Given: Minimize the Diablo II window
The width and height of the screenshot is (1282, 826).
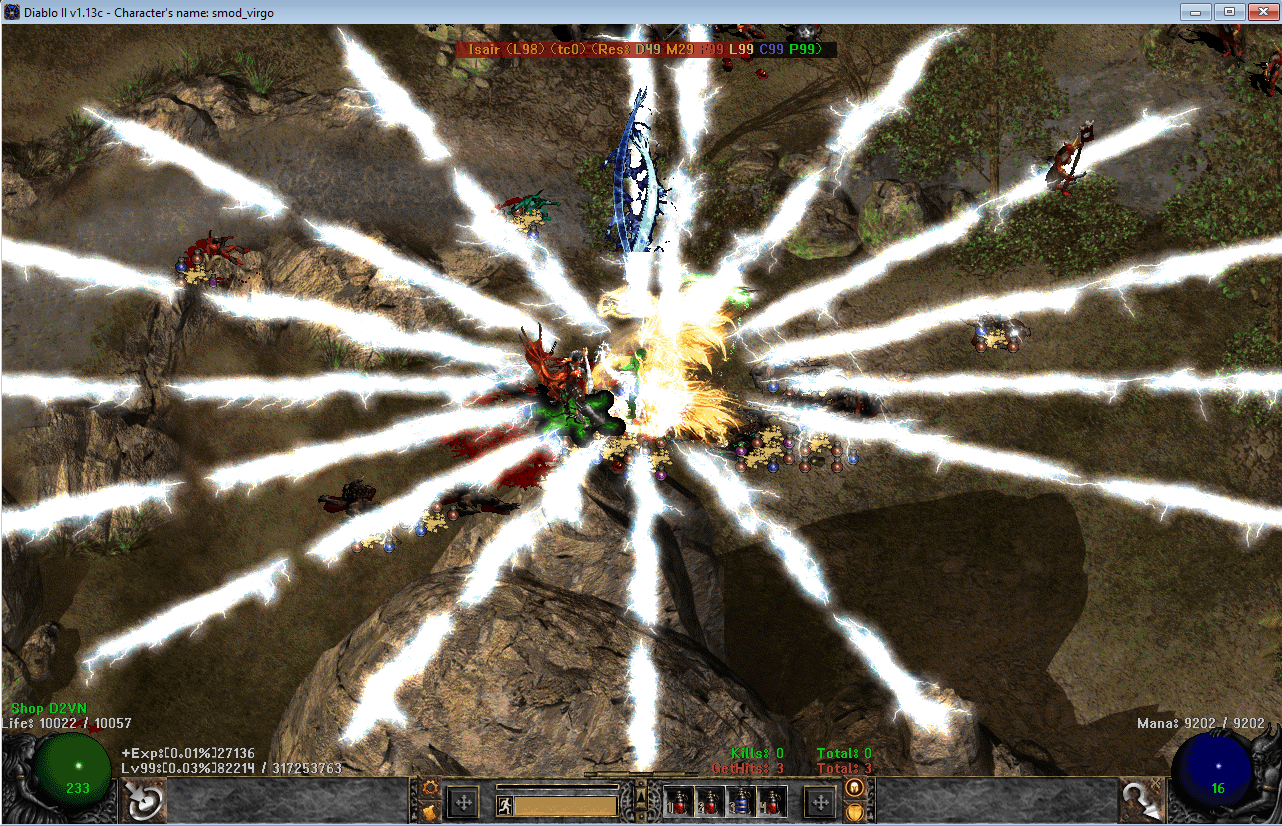Looking at the screenshot, I should click(x=1195, y=12).
